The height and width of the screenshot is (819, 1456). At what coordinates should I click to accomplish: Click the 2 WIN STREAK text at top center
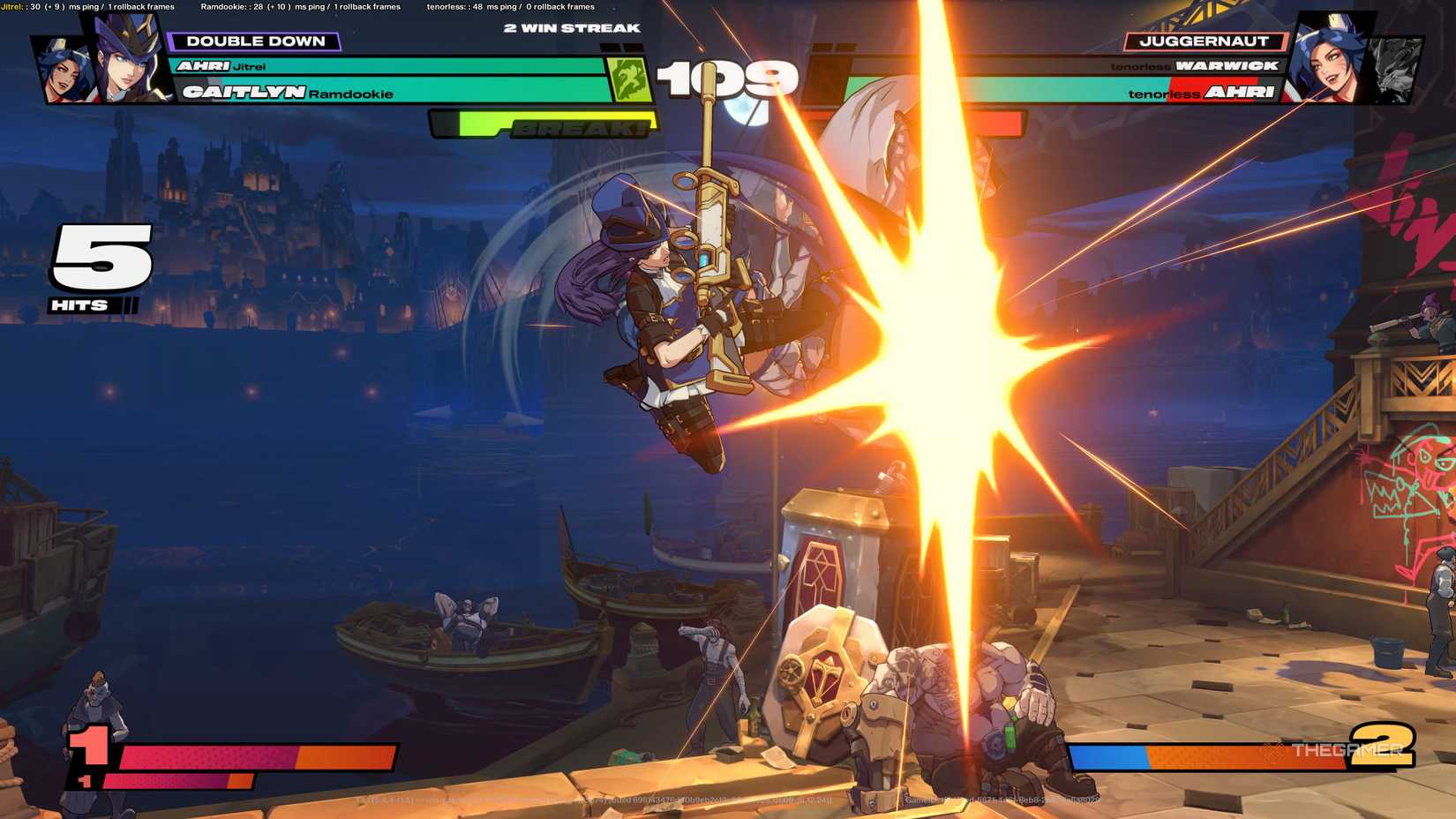pos(570,27)
